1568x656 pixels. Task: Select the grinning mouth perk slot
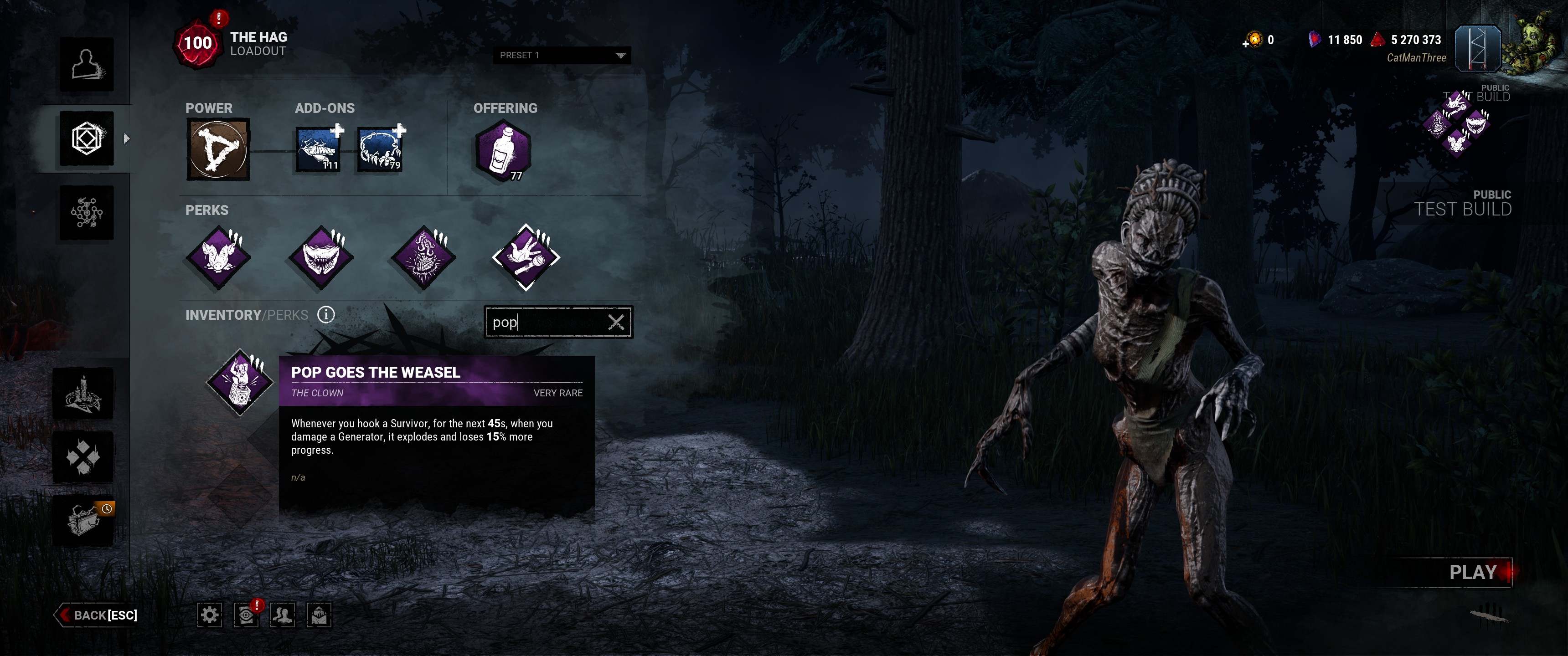click(x=321, y=257)
